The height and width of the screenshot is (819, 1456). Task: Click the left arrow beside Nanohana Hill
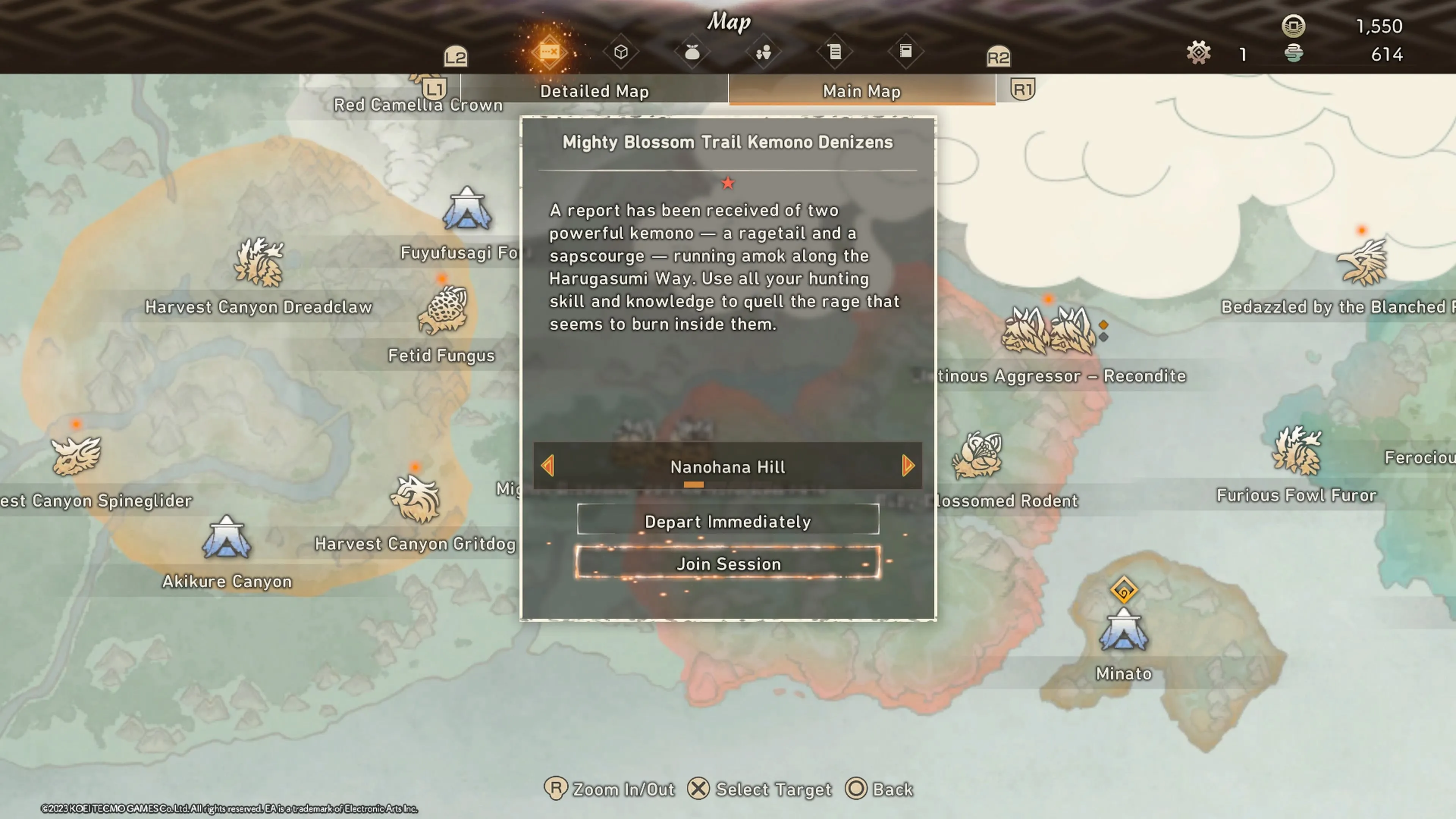547,466
